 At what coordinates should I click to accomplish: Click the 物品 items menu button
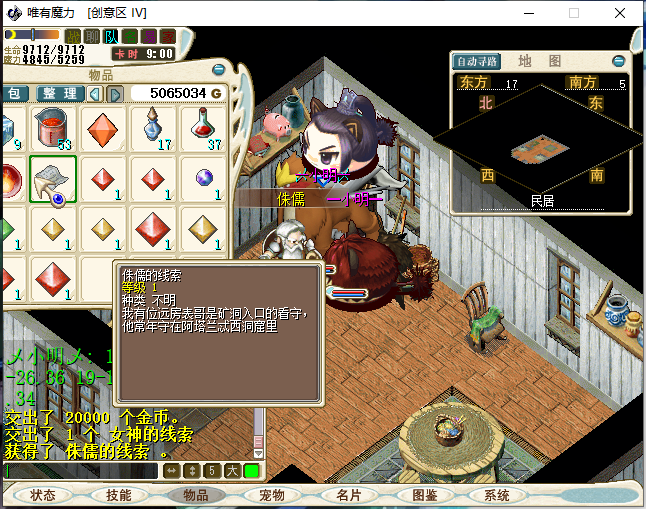195,495
